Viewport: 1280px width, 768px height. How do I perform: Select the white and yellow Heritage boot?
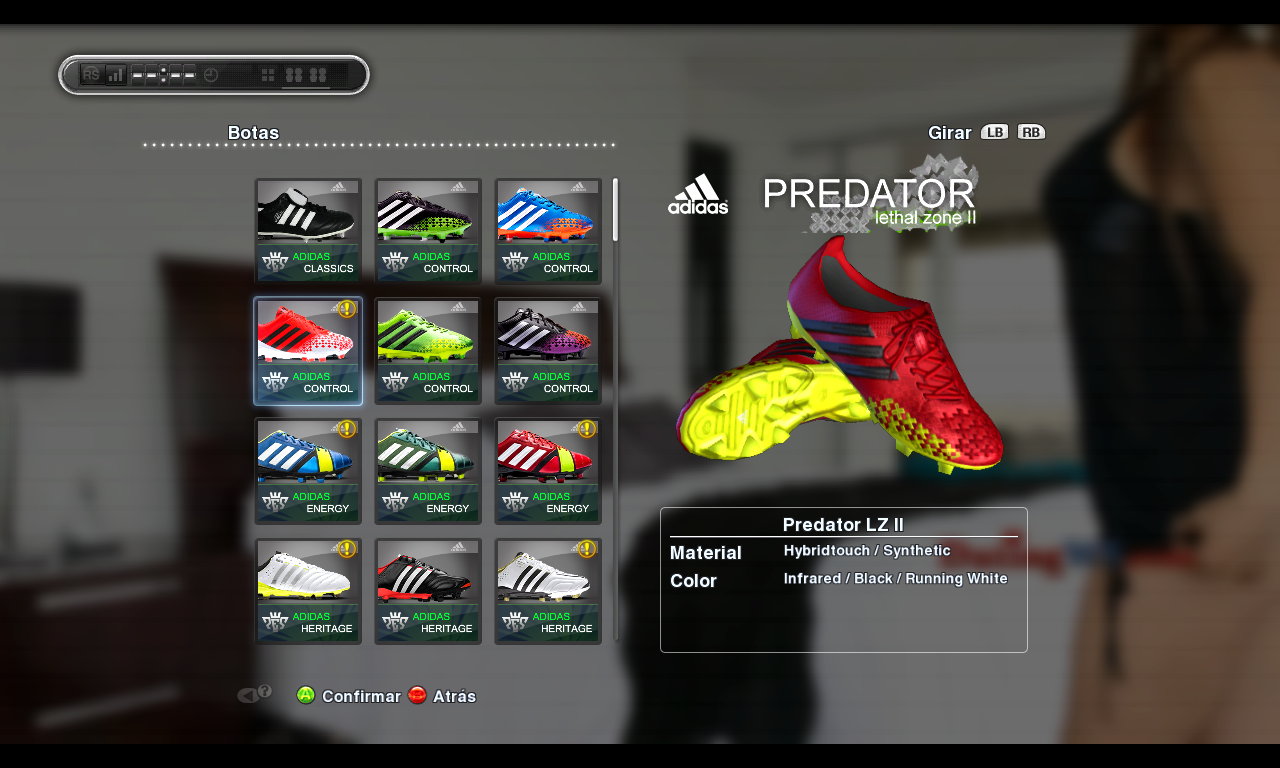(x=308, y=591)
